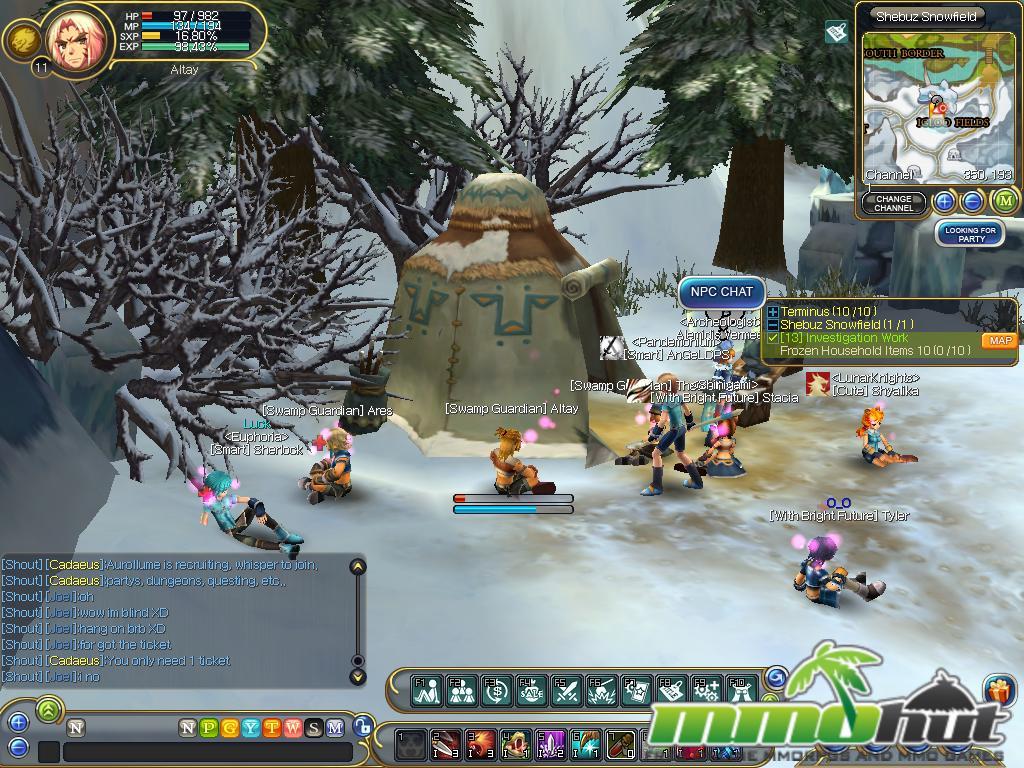This screenshot has height=768, width=1024.
Task: Open the F4 Sale shop menu
Action: coord(530,689)
